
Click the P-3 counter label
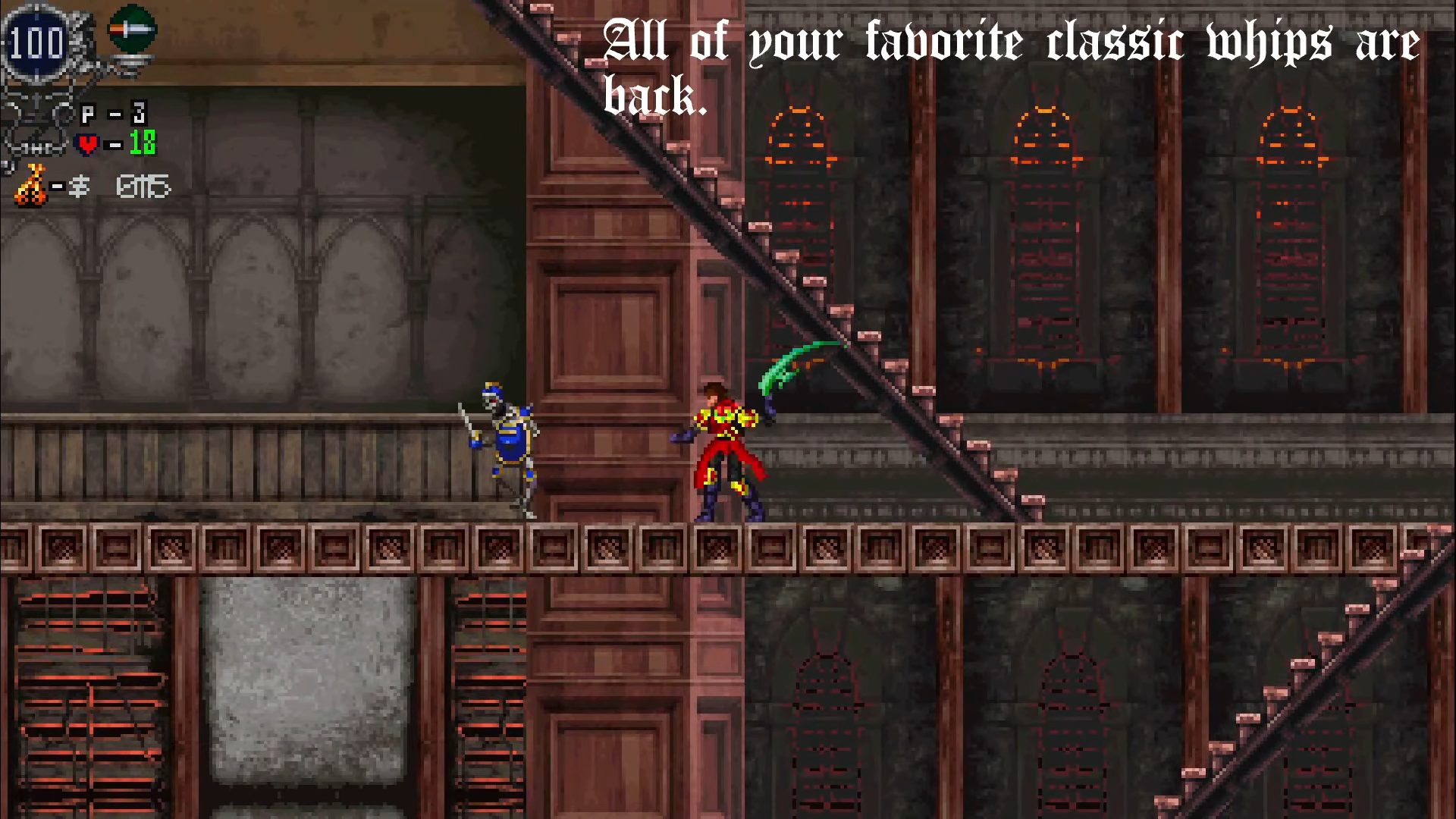114,111
